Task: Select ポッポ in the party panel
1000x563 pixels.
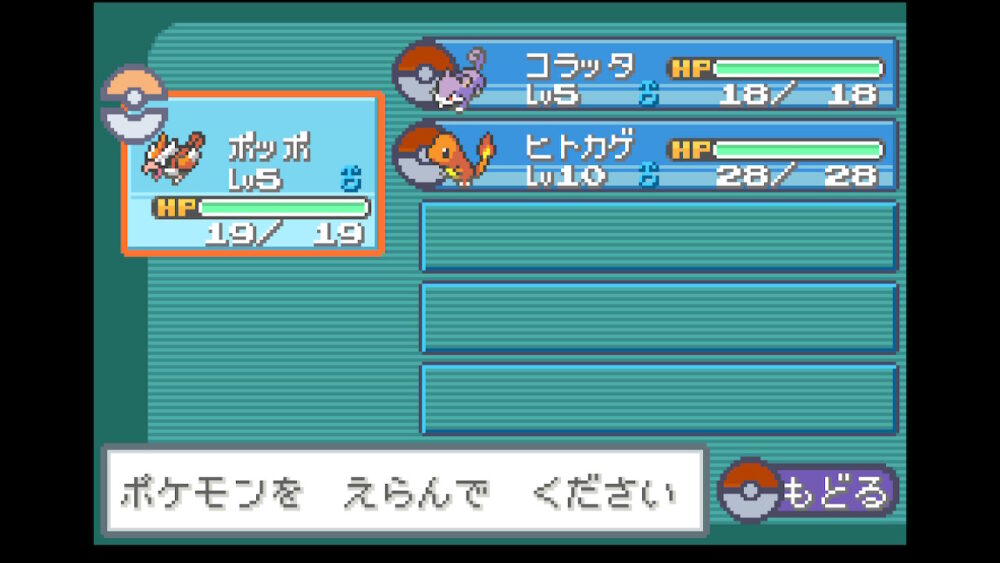Action: [x=254, y=174]
